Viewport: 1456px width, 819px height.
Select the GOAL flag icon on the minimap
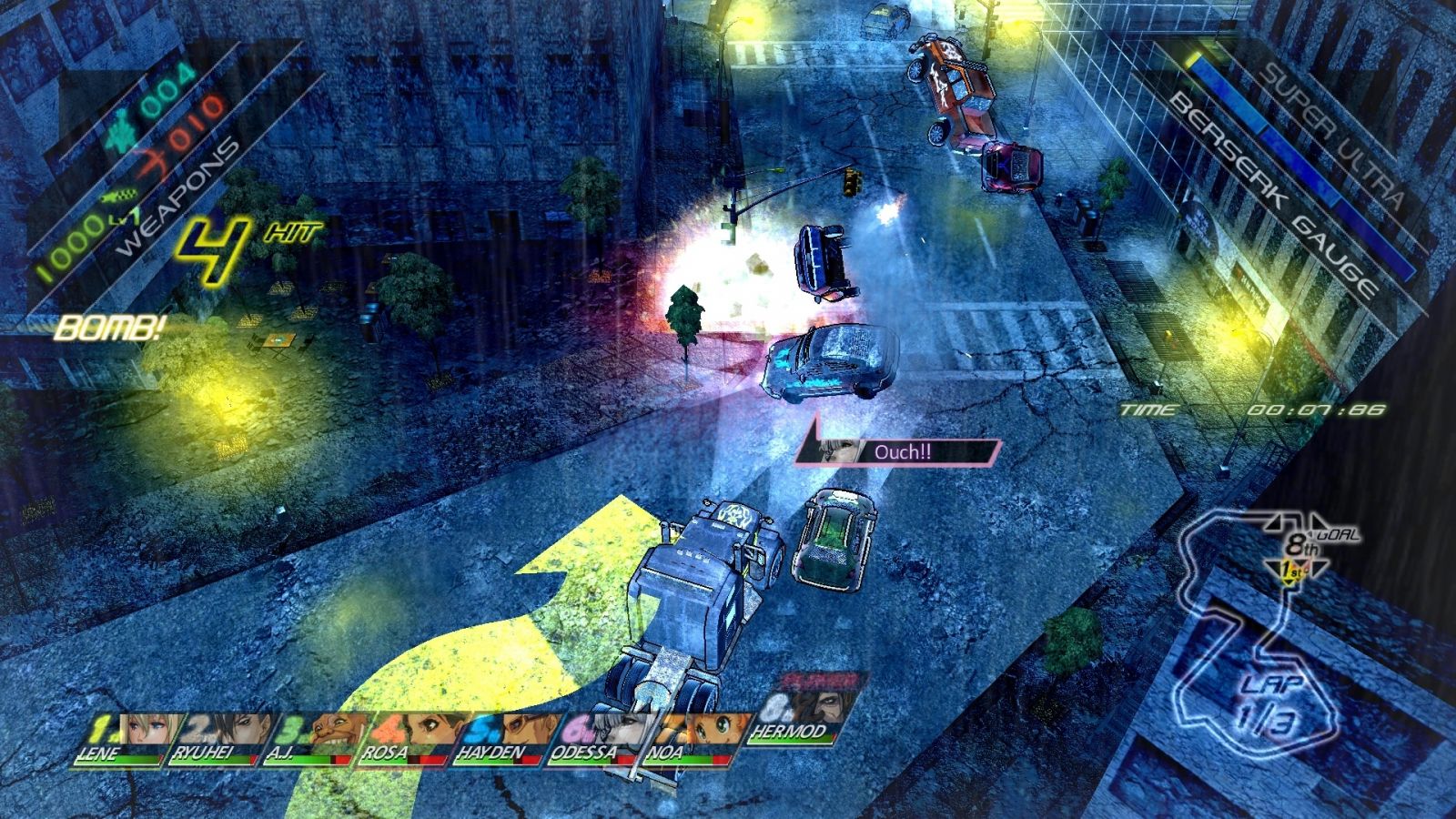(1338, 535)
